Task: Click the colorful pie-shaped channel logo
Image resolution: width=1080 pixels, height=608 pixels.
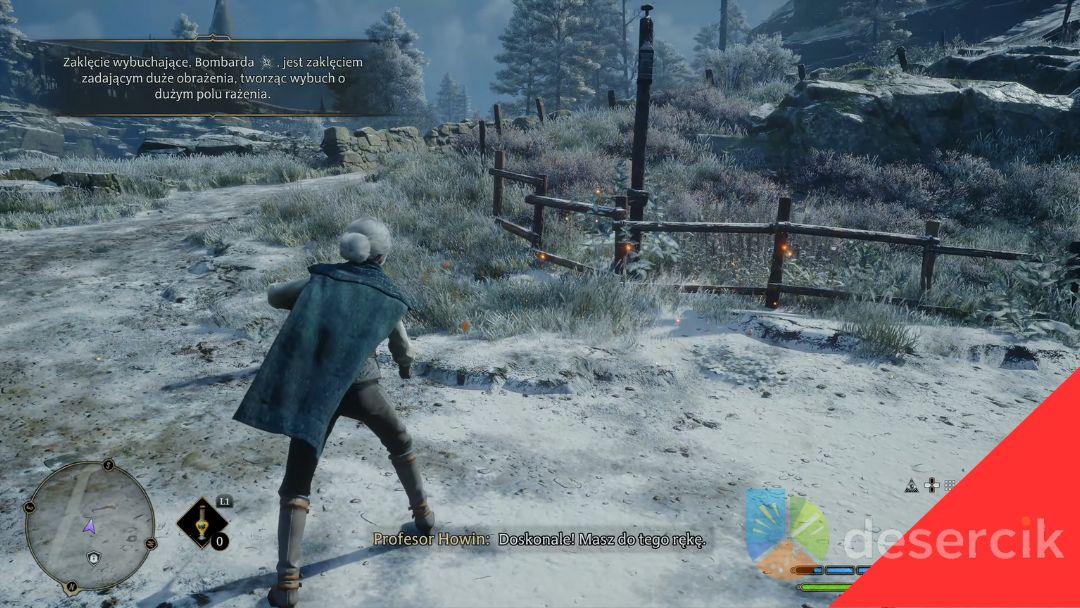Action: click(787, 532)
